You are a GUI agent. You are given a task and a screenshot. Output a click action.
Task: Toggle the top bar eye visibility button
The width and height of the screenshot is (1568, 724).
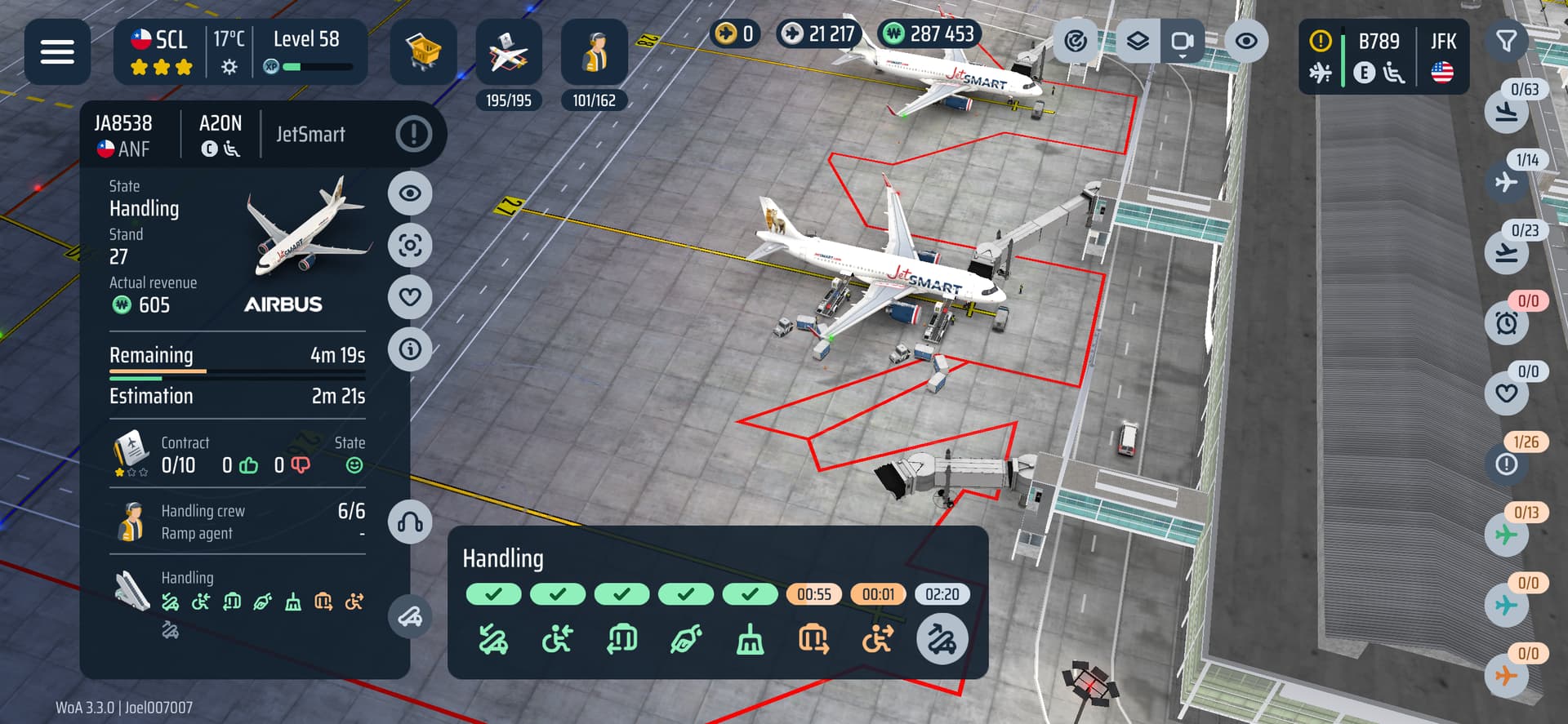click(1245, 41)
